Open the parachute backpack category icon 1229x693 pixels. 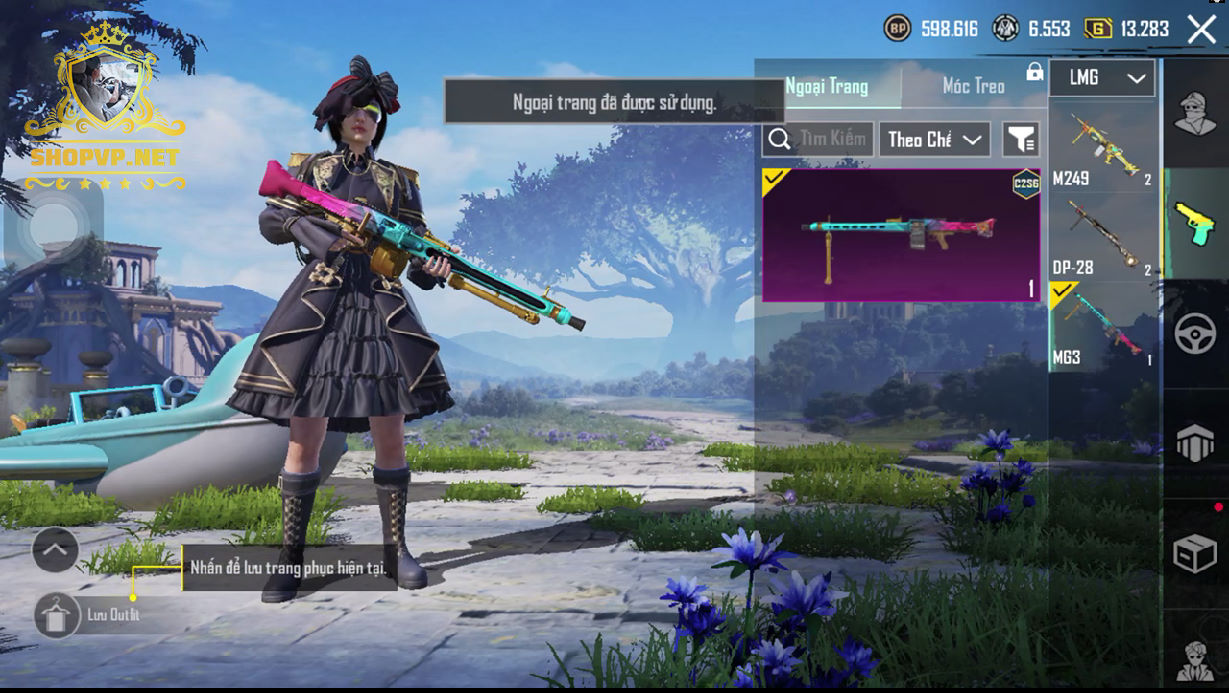coord(1194,443)
